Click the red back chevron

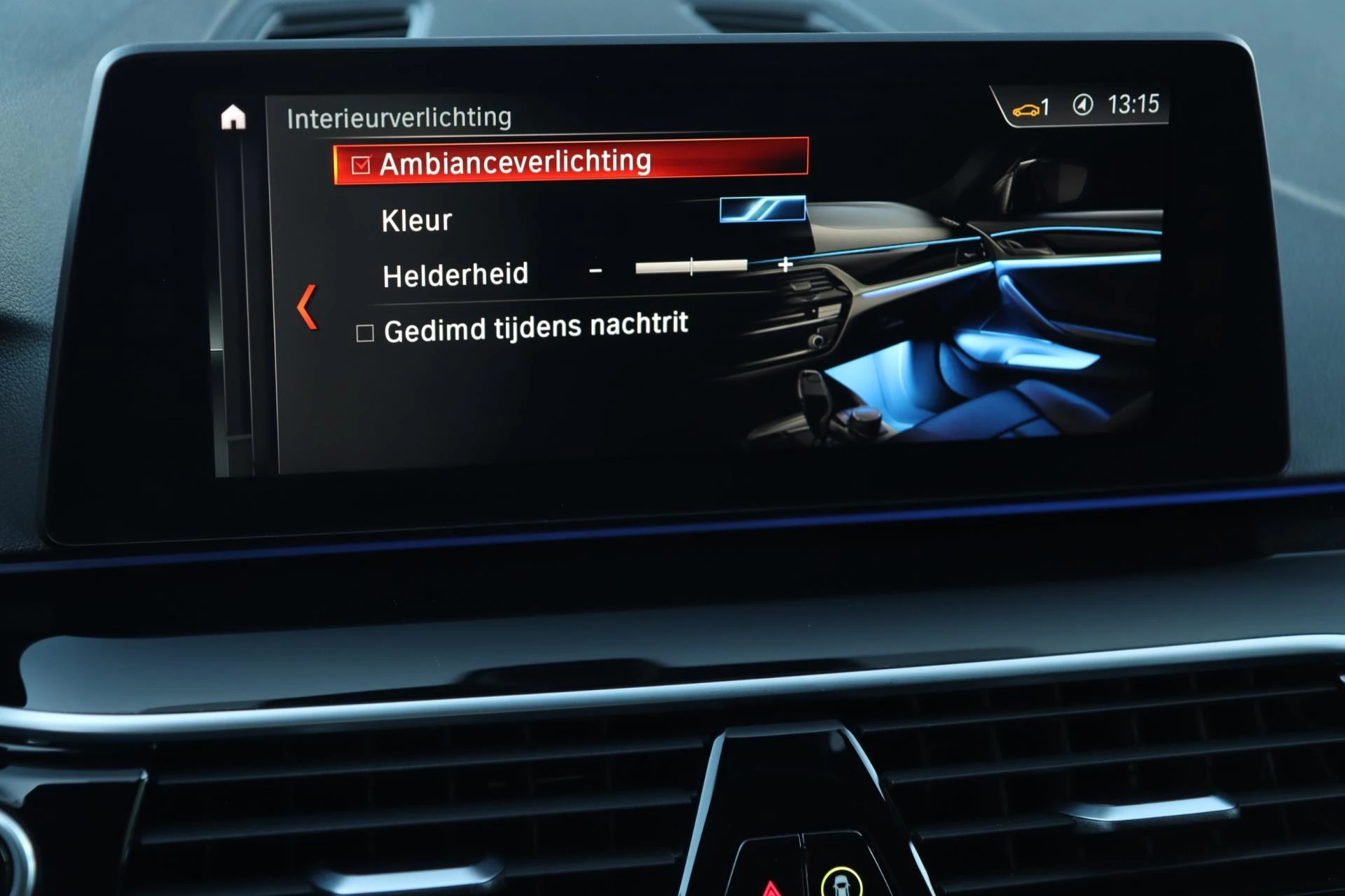point(307,303)
